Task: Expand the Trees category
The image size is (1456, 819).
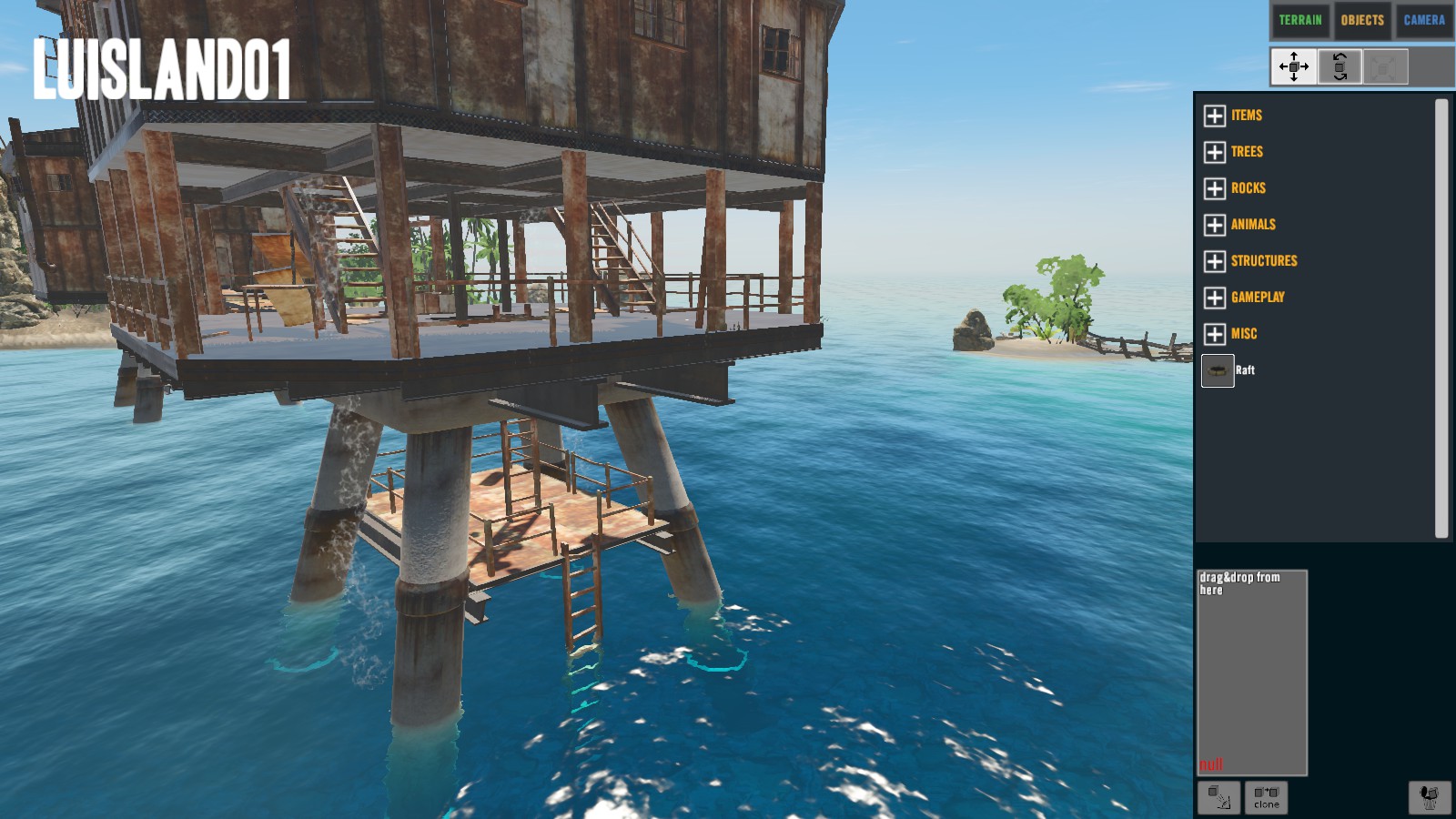Action: [1215, 152]
